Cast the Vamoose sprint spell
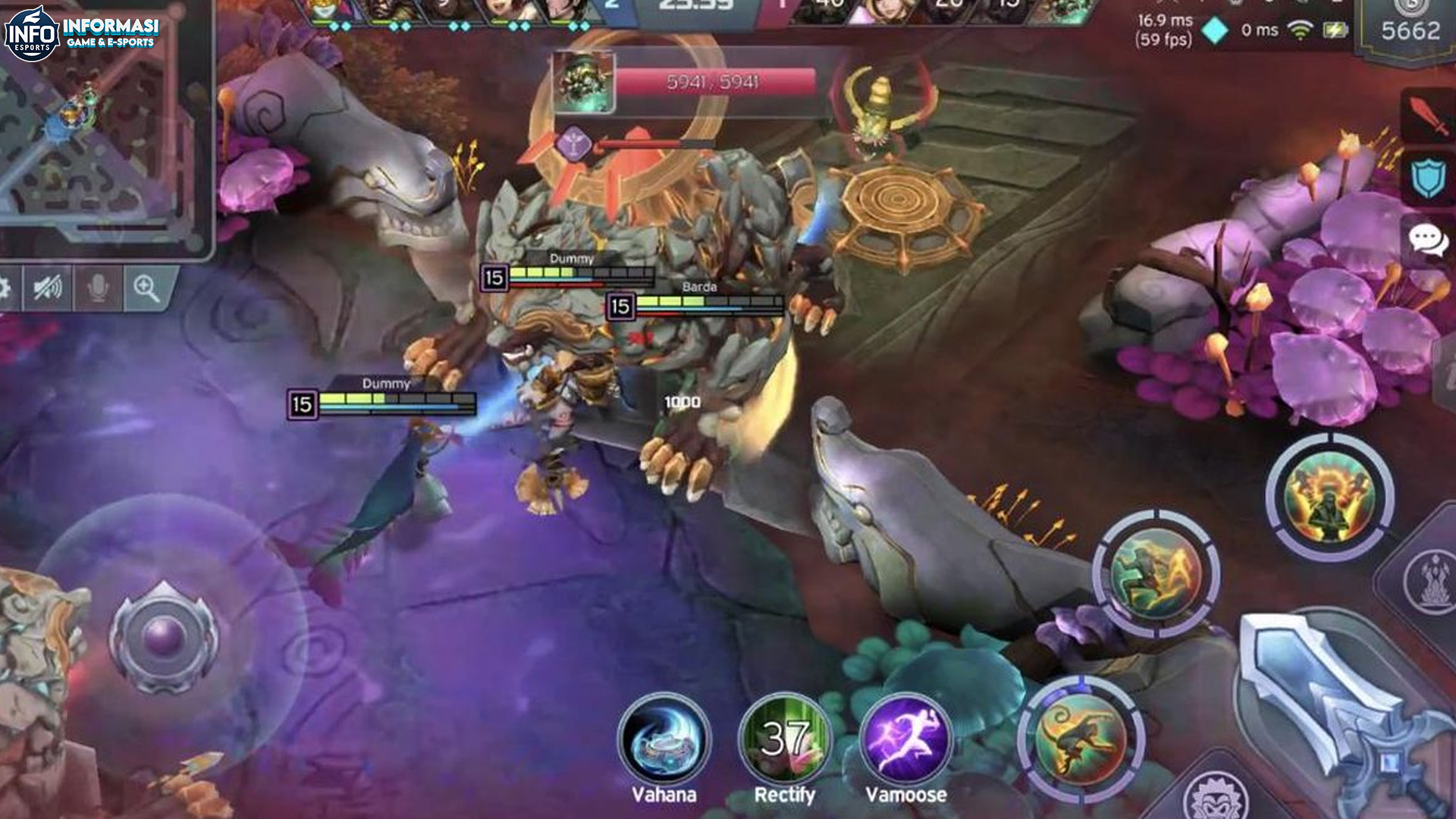The image size is (1456, 819). 906,739
